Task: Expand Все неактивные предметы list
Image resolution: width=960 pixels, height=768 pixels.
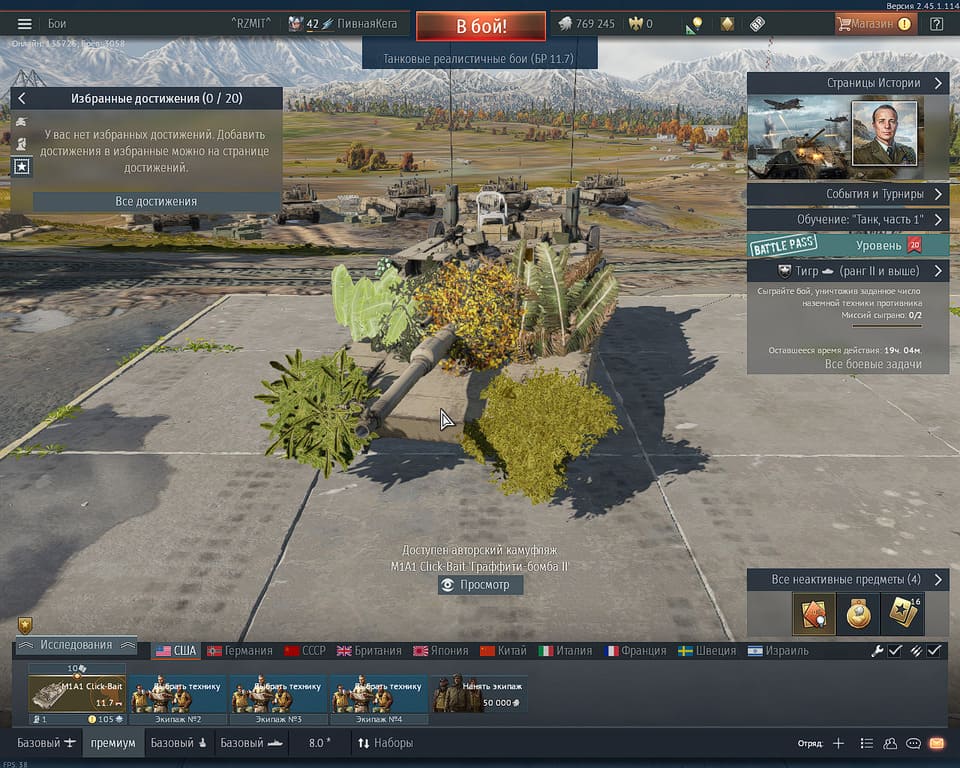Action: pos(847,580)
